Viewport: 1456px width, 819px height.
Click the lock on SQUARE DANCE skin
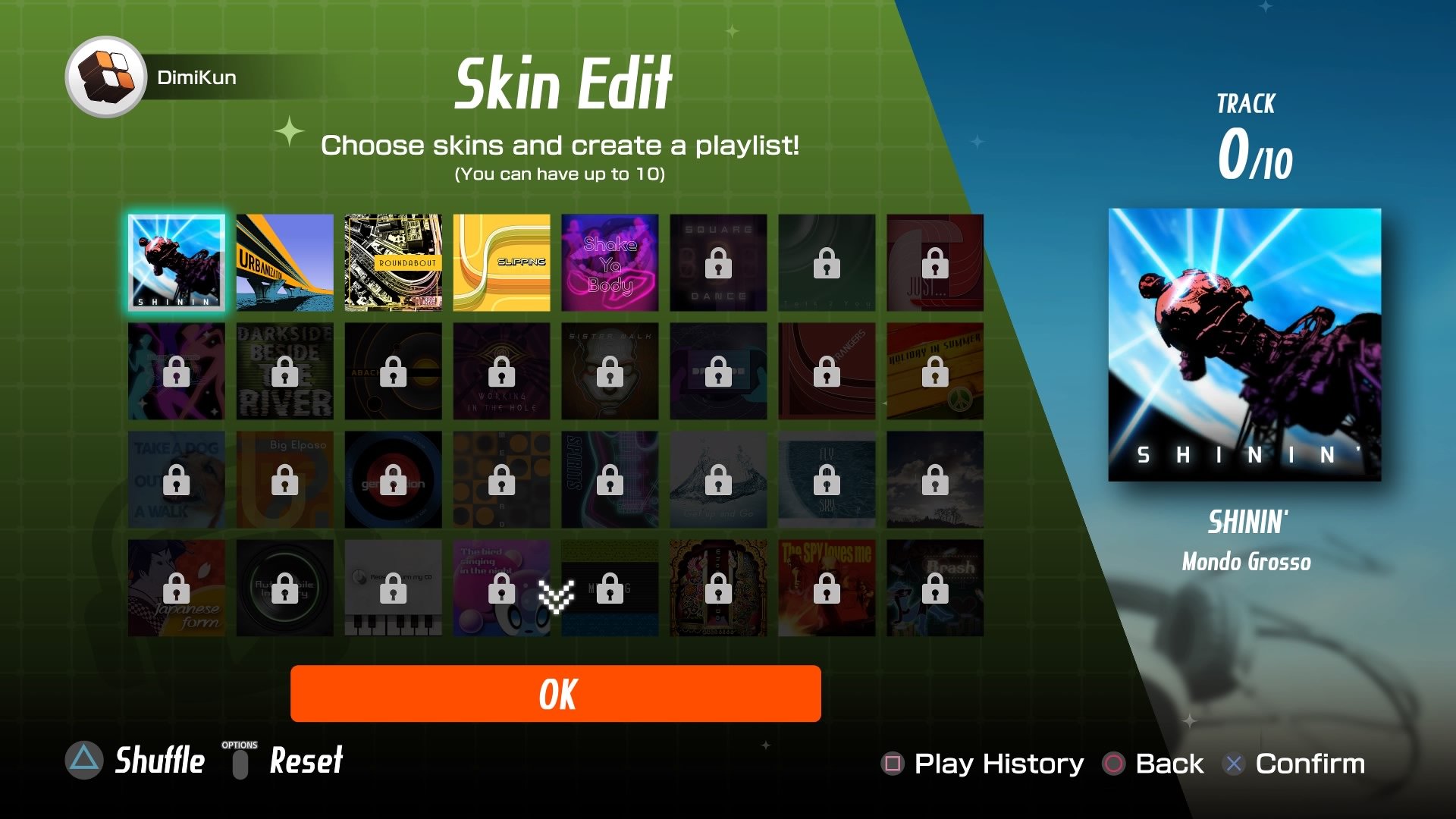[x=717, y=263]
